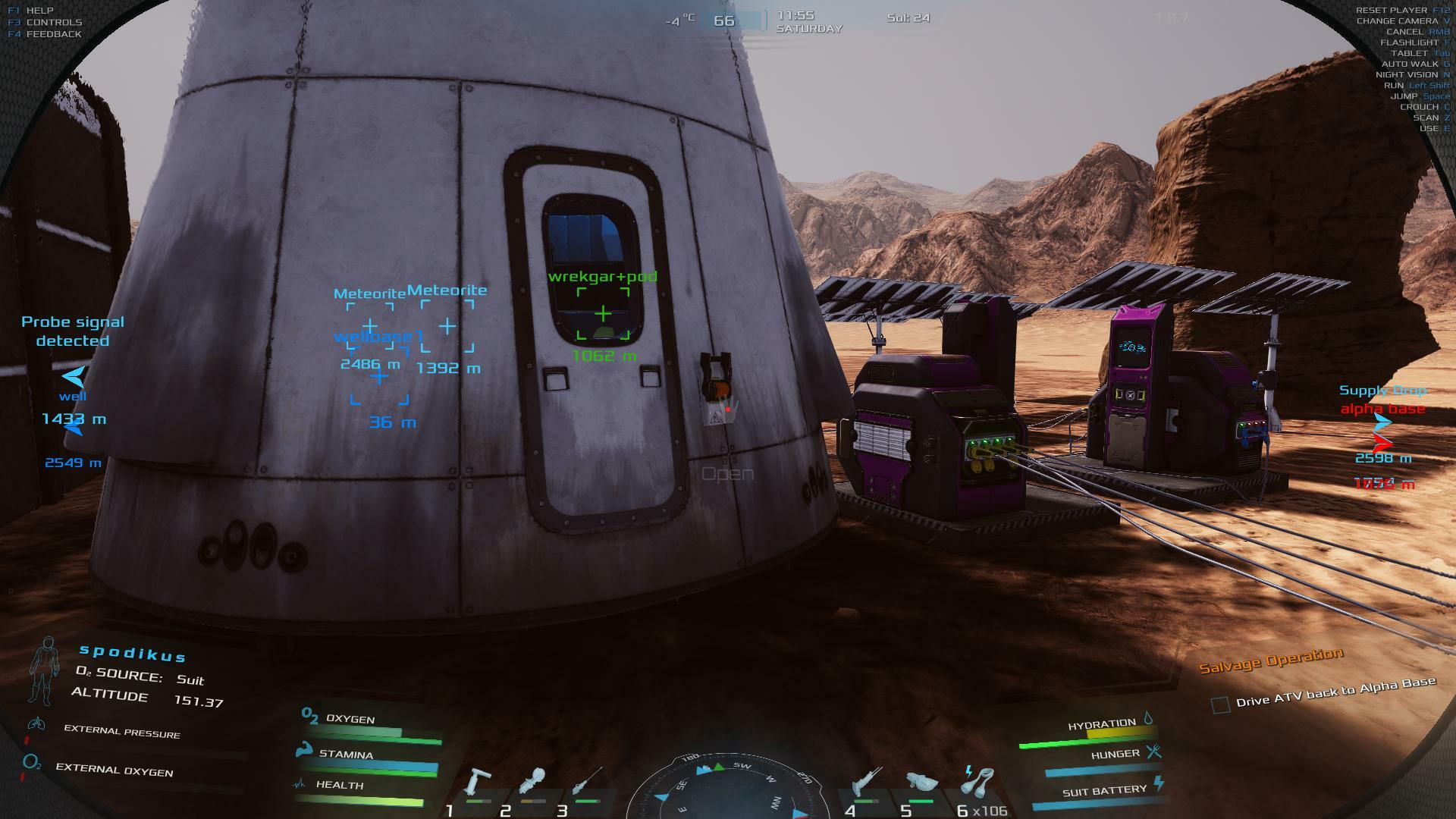Click the red alpha base waypoint arrow

point(1382,443)
